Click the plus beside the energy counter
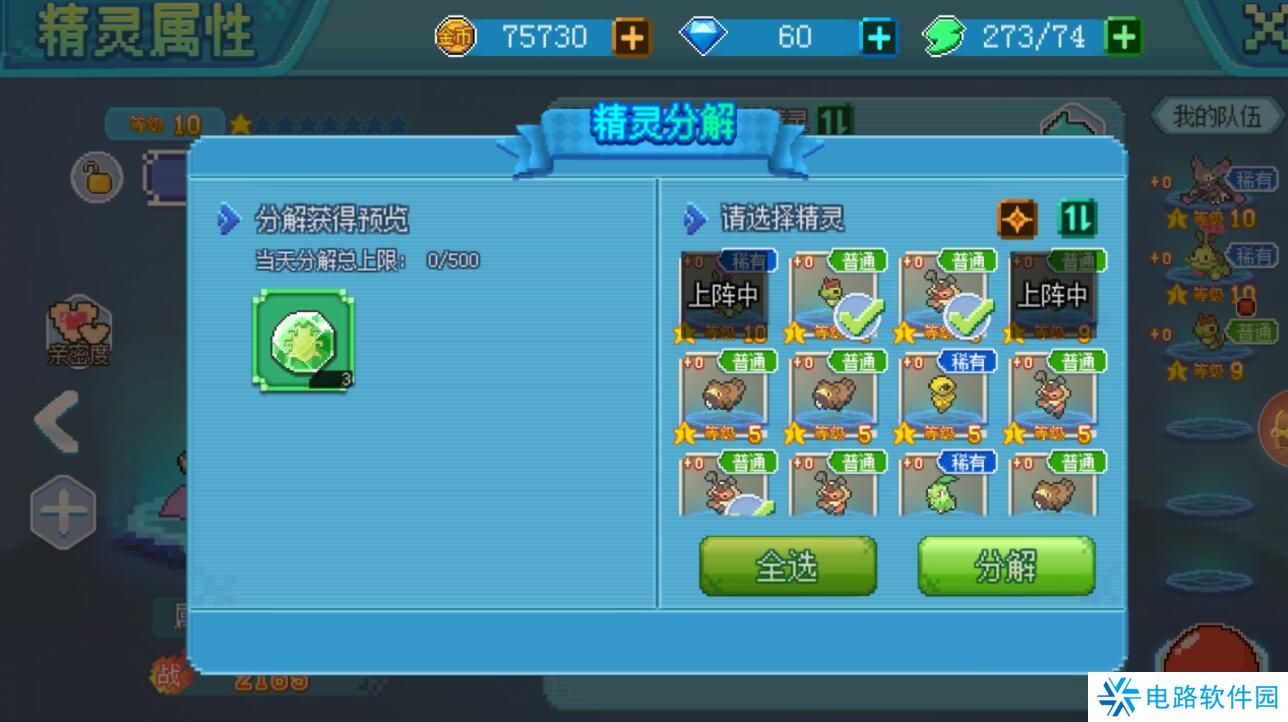Screen dimensions: 1288x722 coord(1127,35)
